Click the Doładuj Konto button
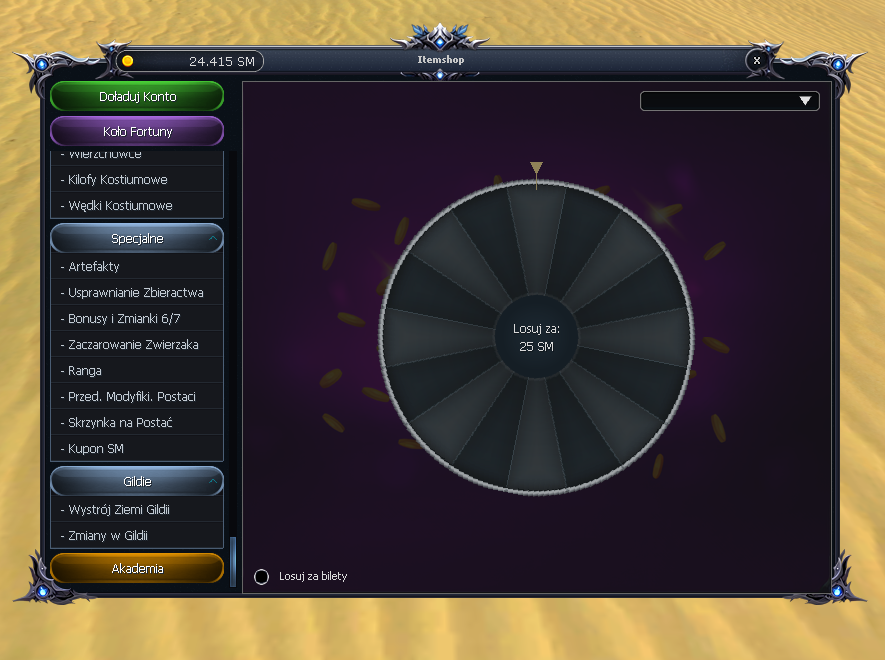The image size is (885, 660). pos(137,97)
